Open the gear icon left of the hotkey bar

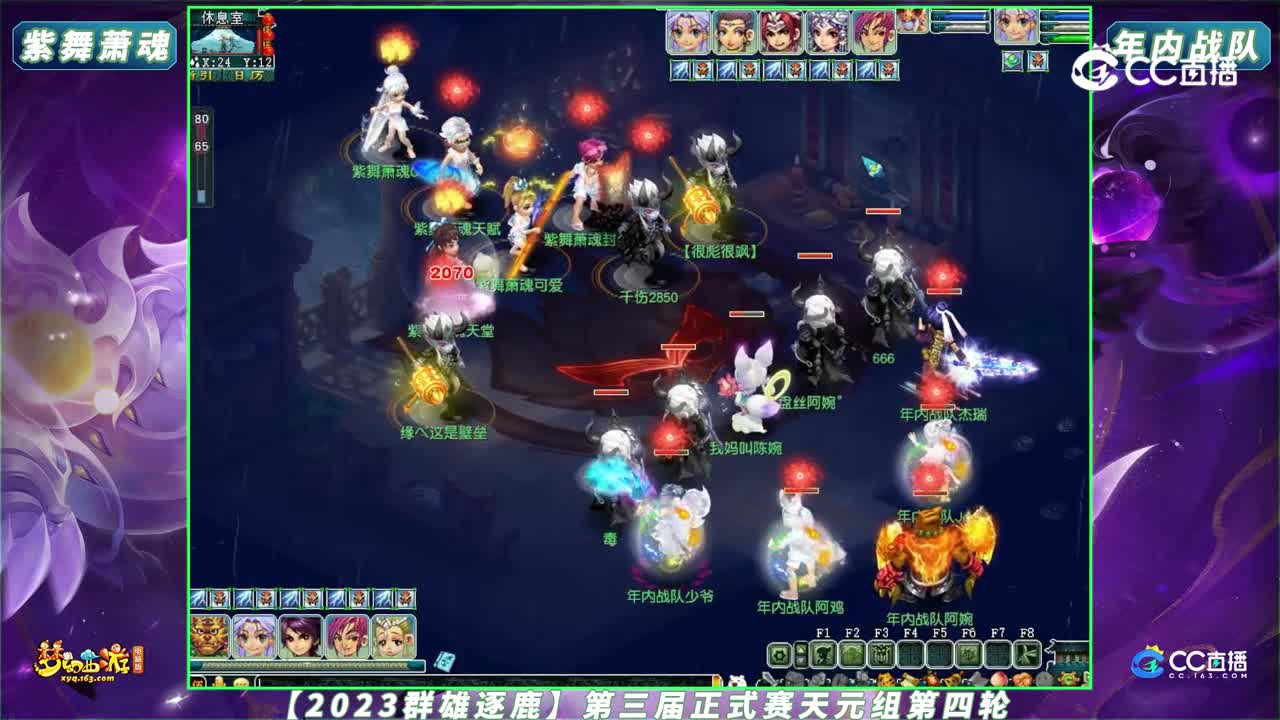click(x=781, y=654)
